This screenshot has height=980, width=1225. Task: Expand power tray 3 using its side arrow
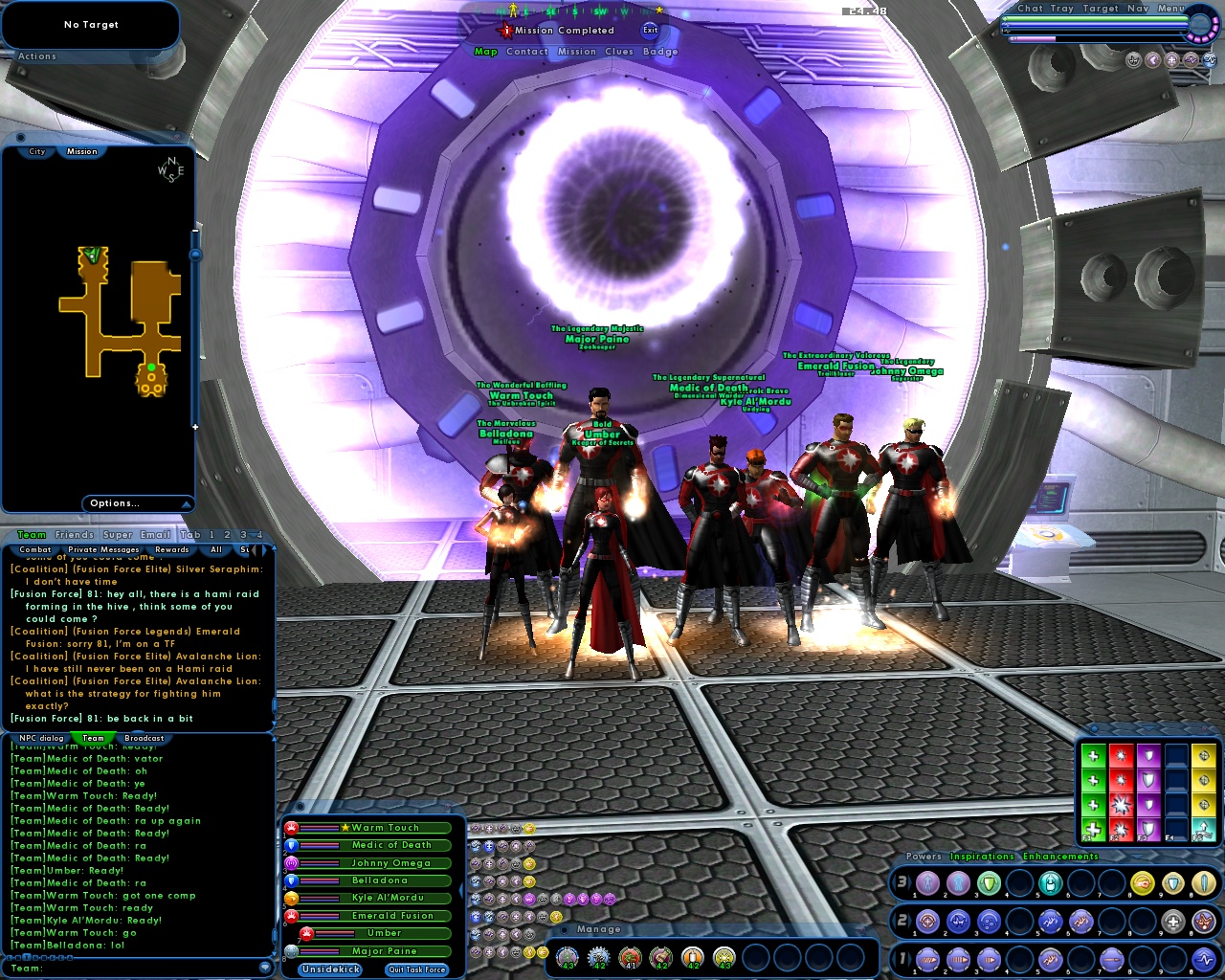point(909,882)
